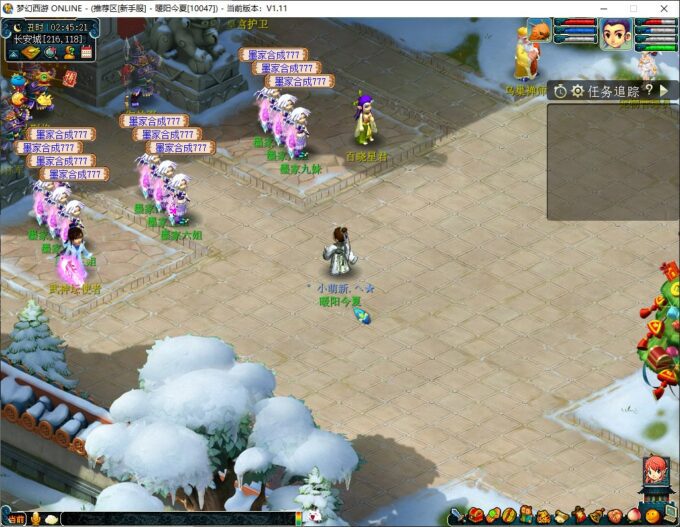
Task: Click the stopwatch icon in task tracker
Action: [x=560, y=91]
